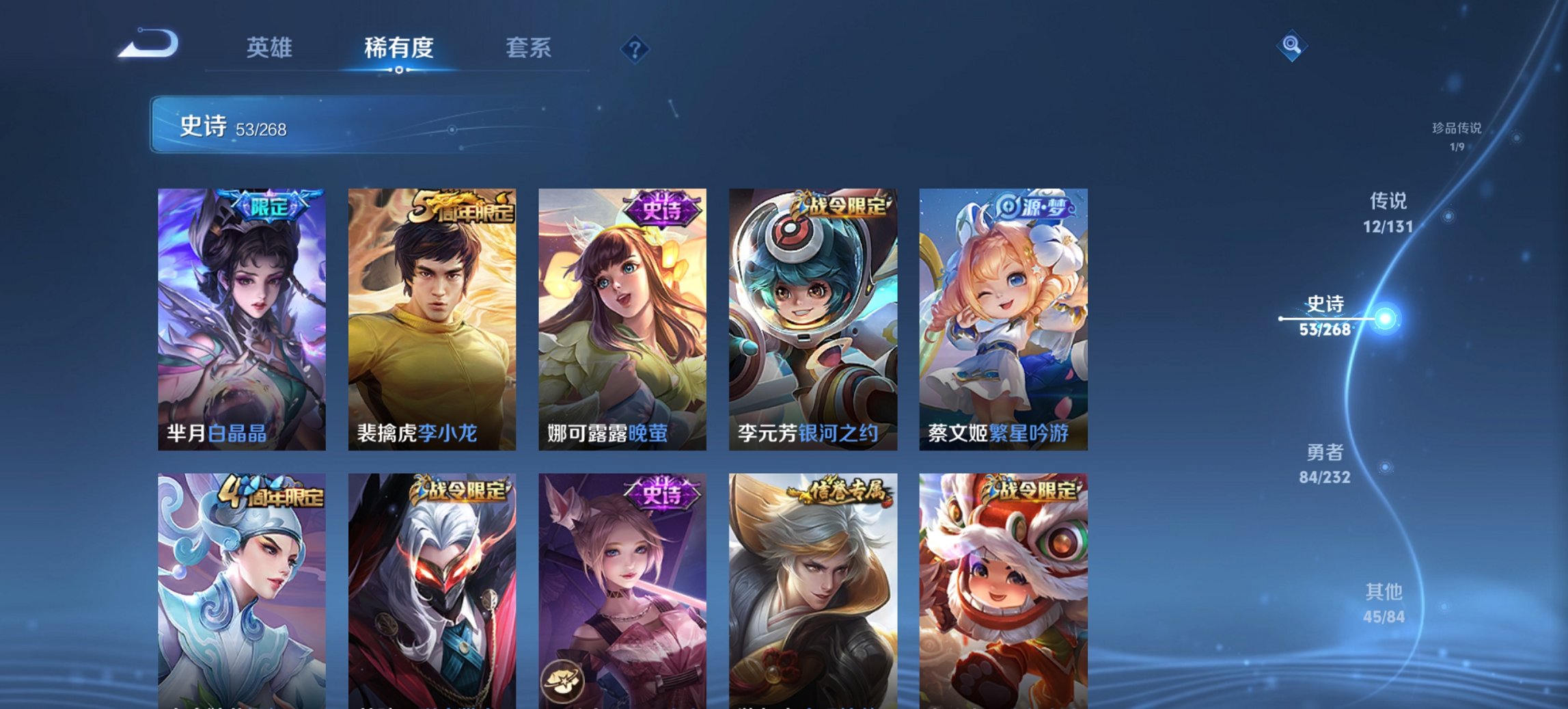Click the back arrow icon top left
Screen dimensions: 1568x709
coord(146,44)
